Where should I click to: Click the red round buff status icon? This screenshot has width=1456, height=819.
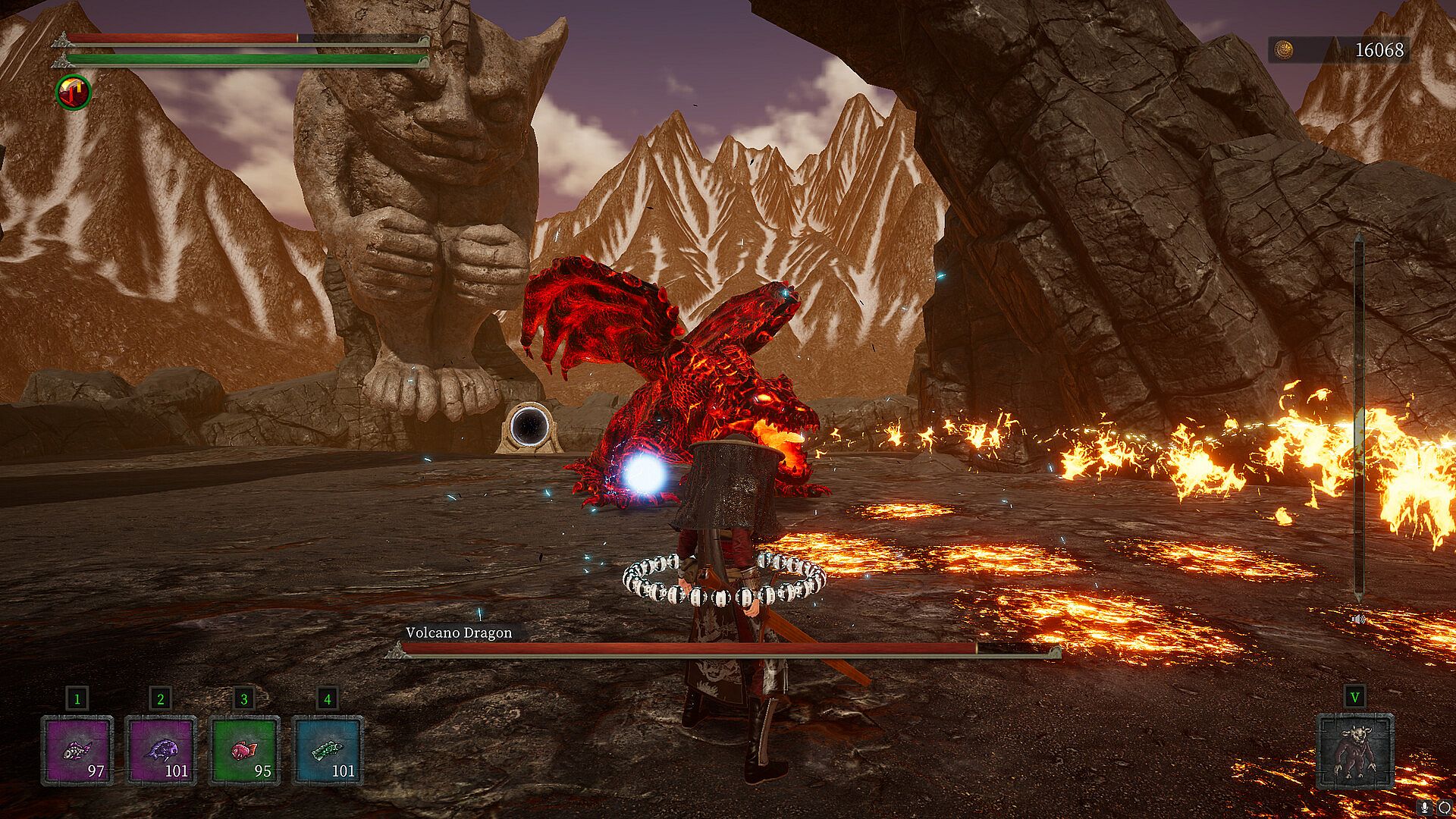click(x=74, y=93)
